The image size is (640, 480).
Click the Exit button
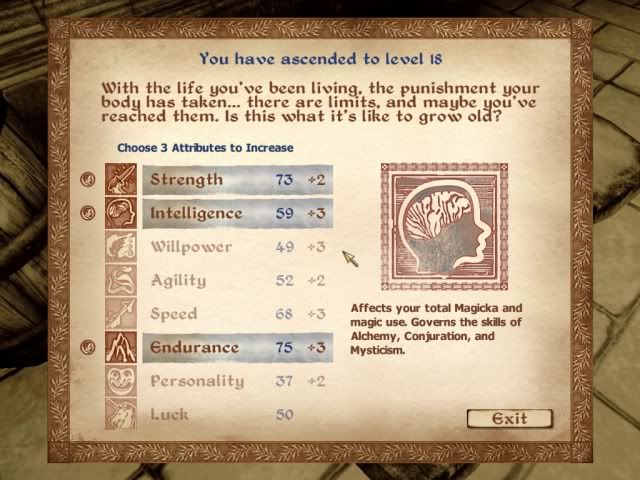click(x=510, y=418)
